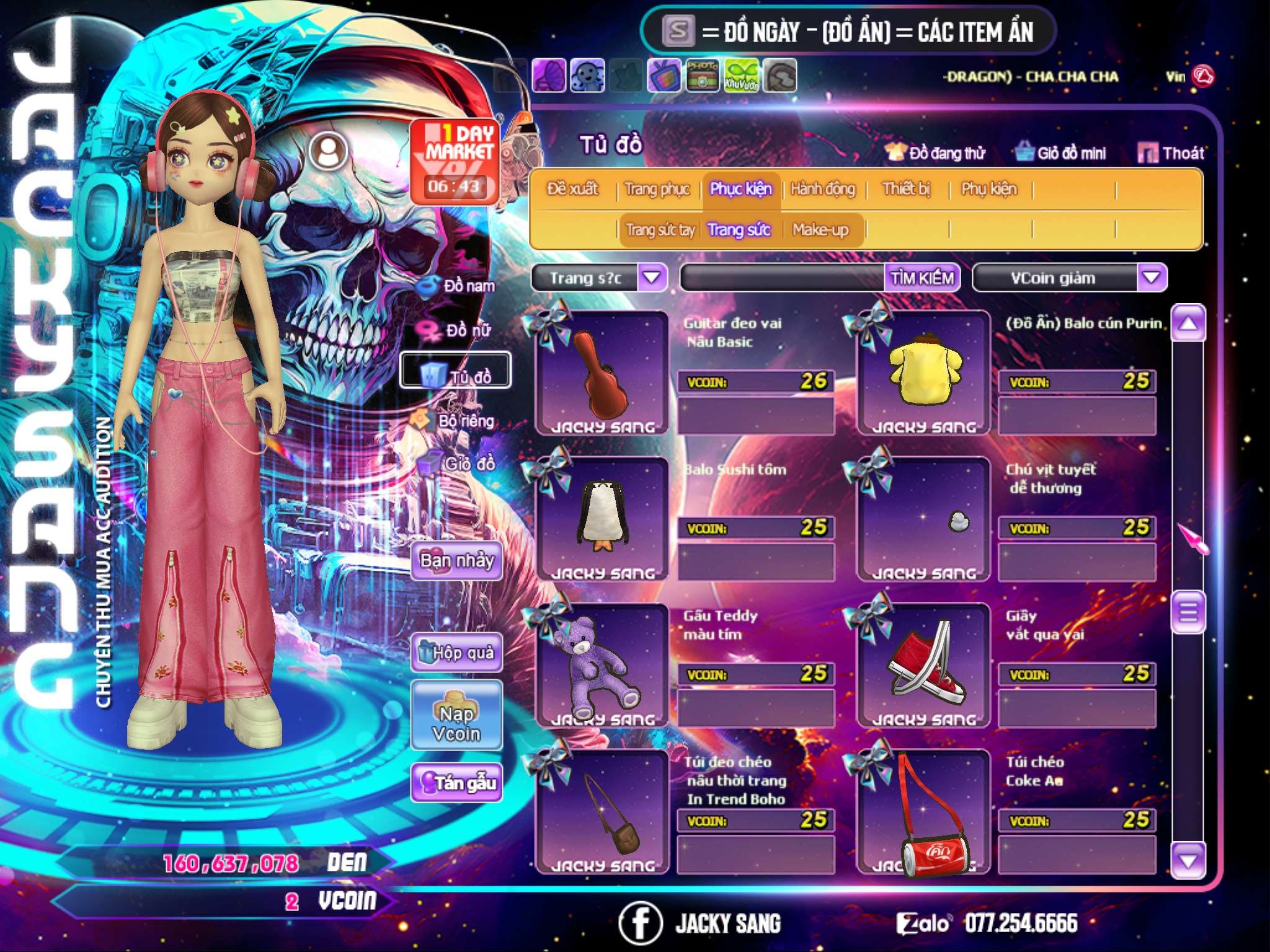Select the purple Teddy bear item
1270x952 pixels.
[600, 666]
